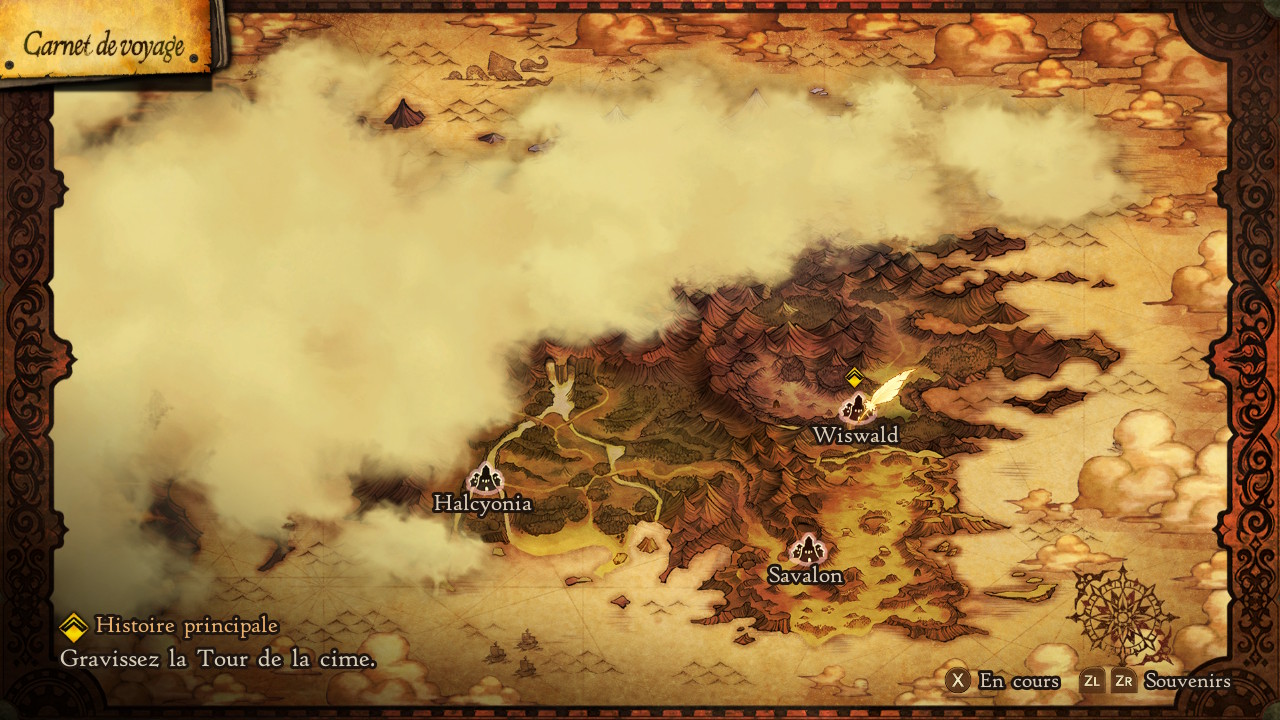
Task: Click the Carnet de voyage title banner
Action: tap(104, 43)
